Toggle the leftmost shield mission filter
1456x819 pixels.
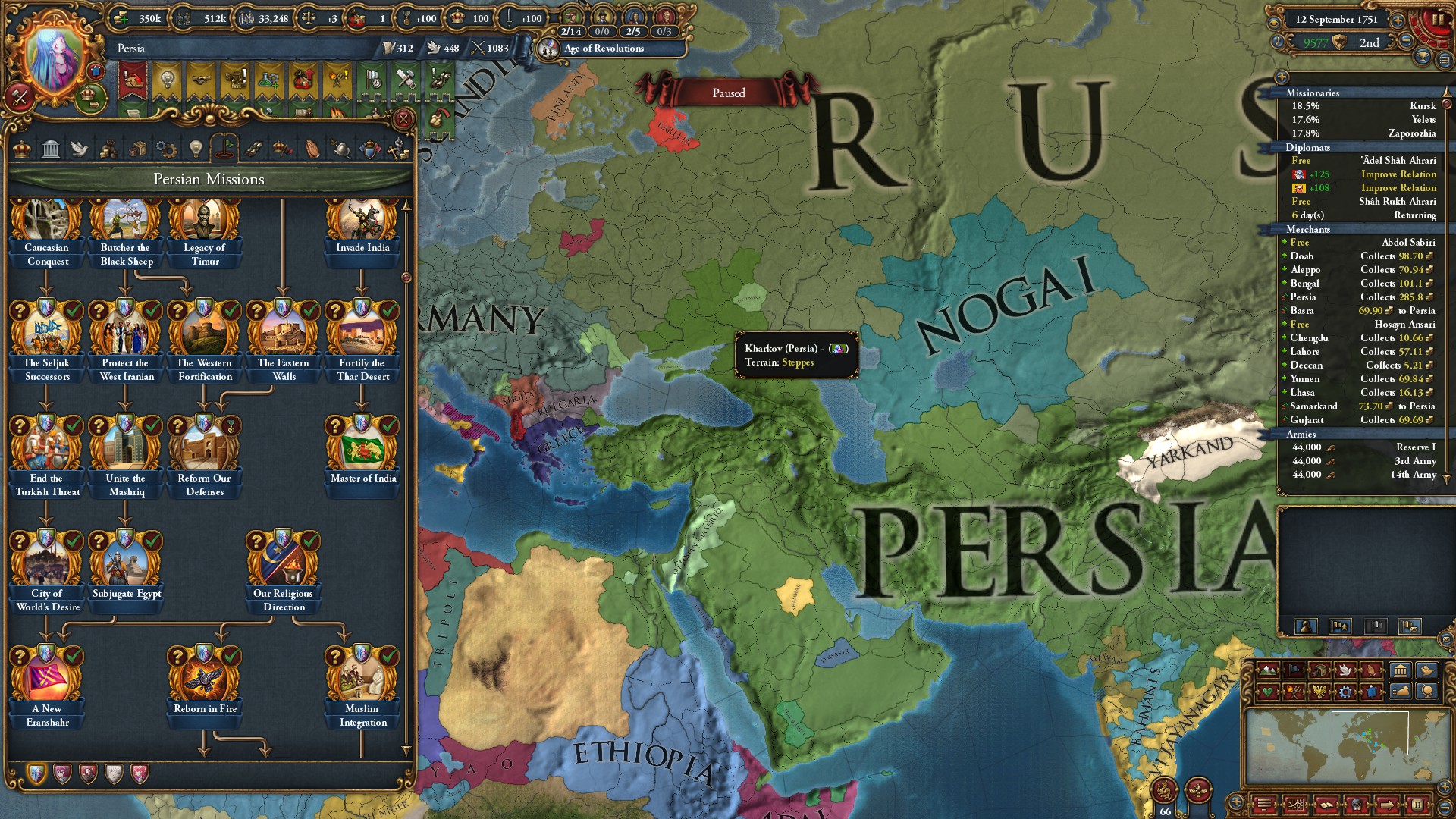[x=36, y=773]
